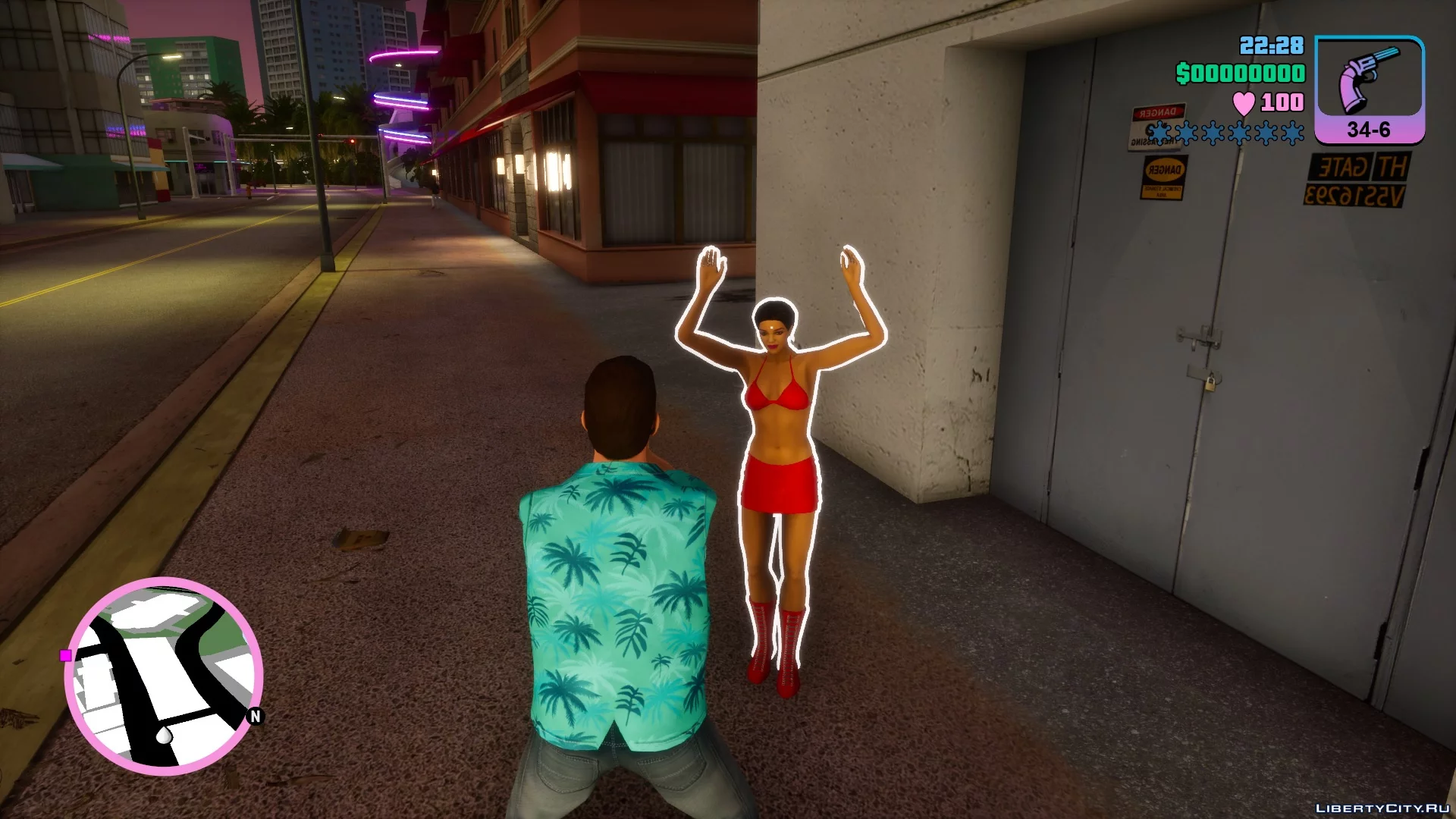
Task: Select the revolver weapon icon
Action: pos(1369,80)
